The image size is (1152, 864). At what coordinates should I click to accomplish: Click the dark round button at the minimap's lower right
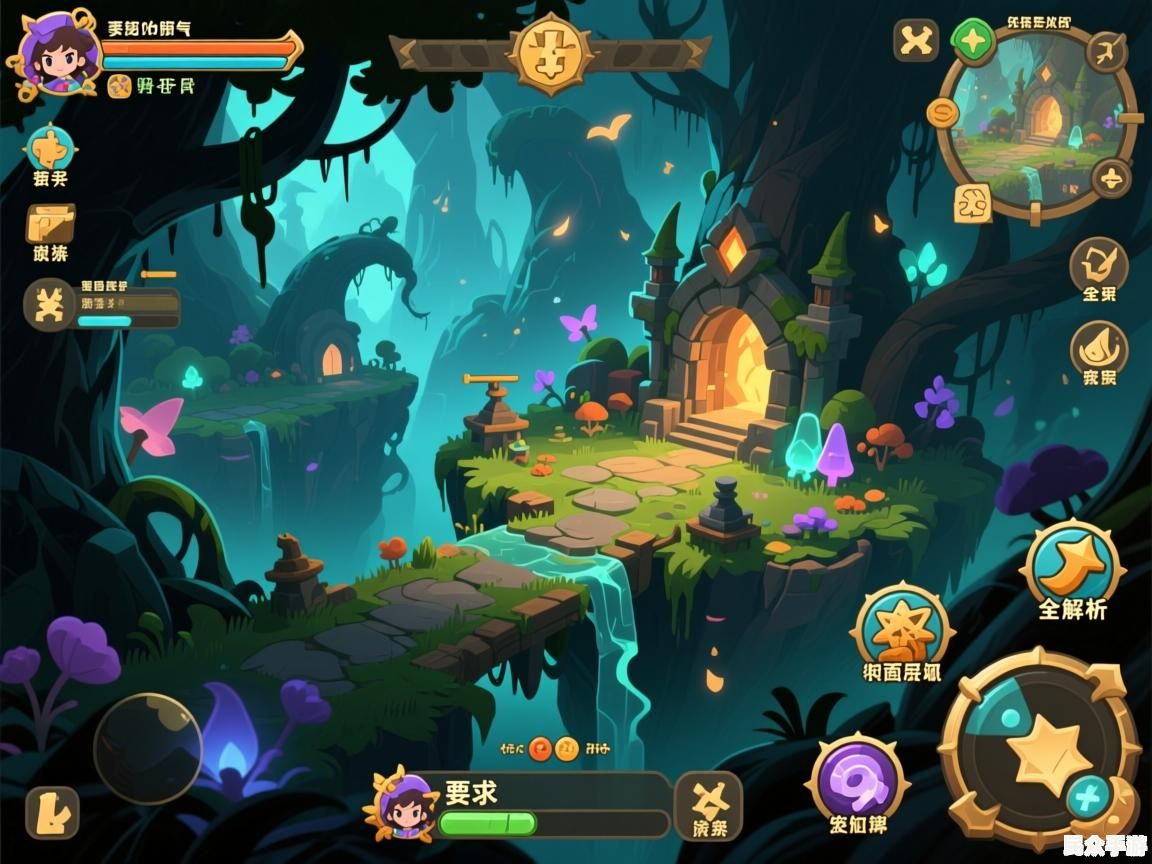[1110, 180]
